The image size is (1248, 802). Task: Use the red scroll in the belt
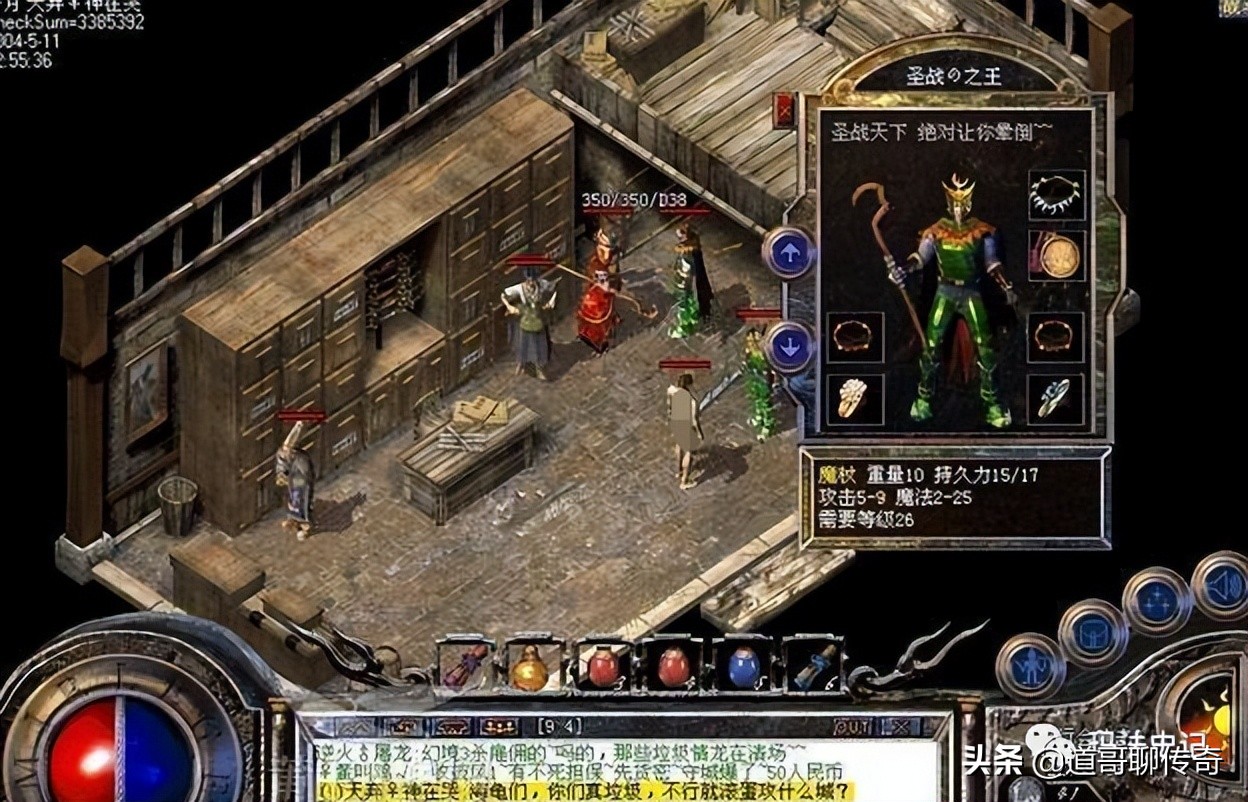point(466,666)
